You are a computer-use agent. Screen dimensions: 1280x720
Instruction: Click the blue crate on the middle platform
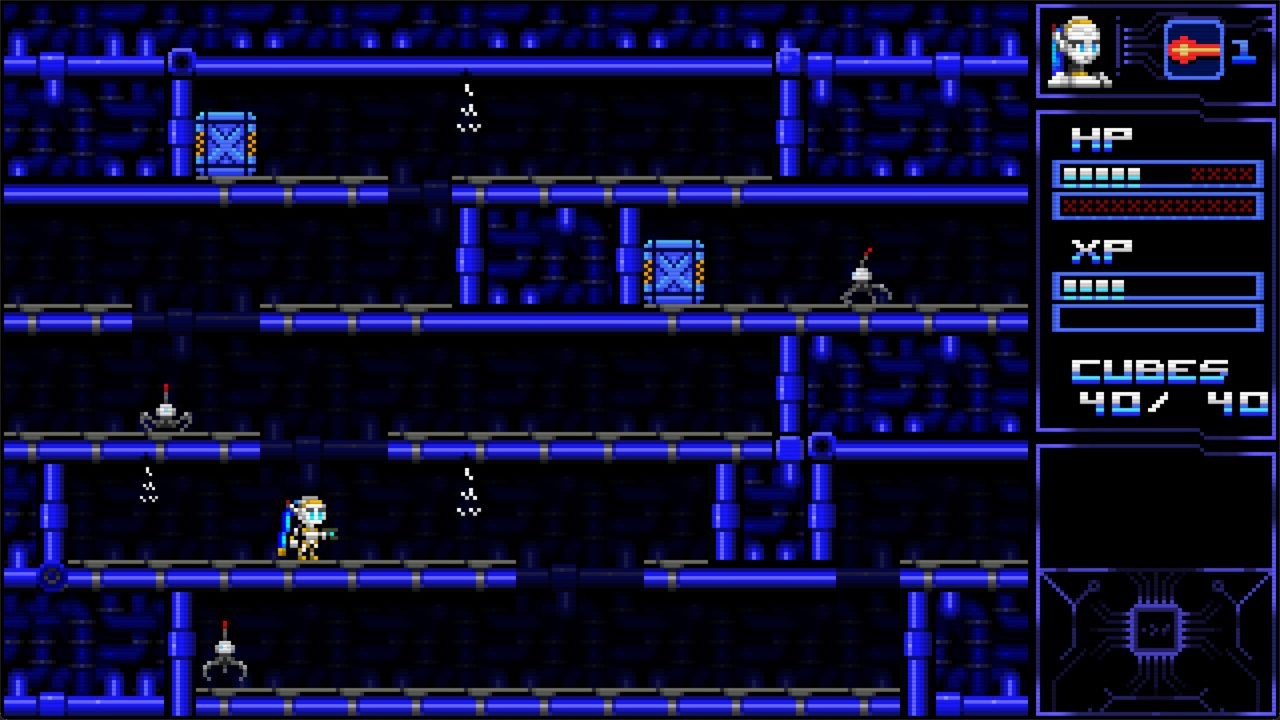pyautogui.click(x=674, y=273)
